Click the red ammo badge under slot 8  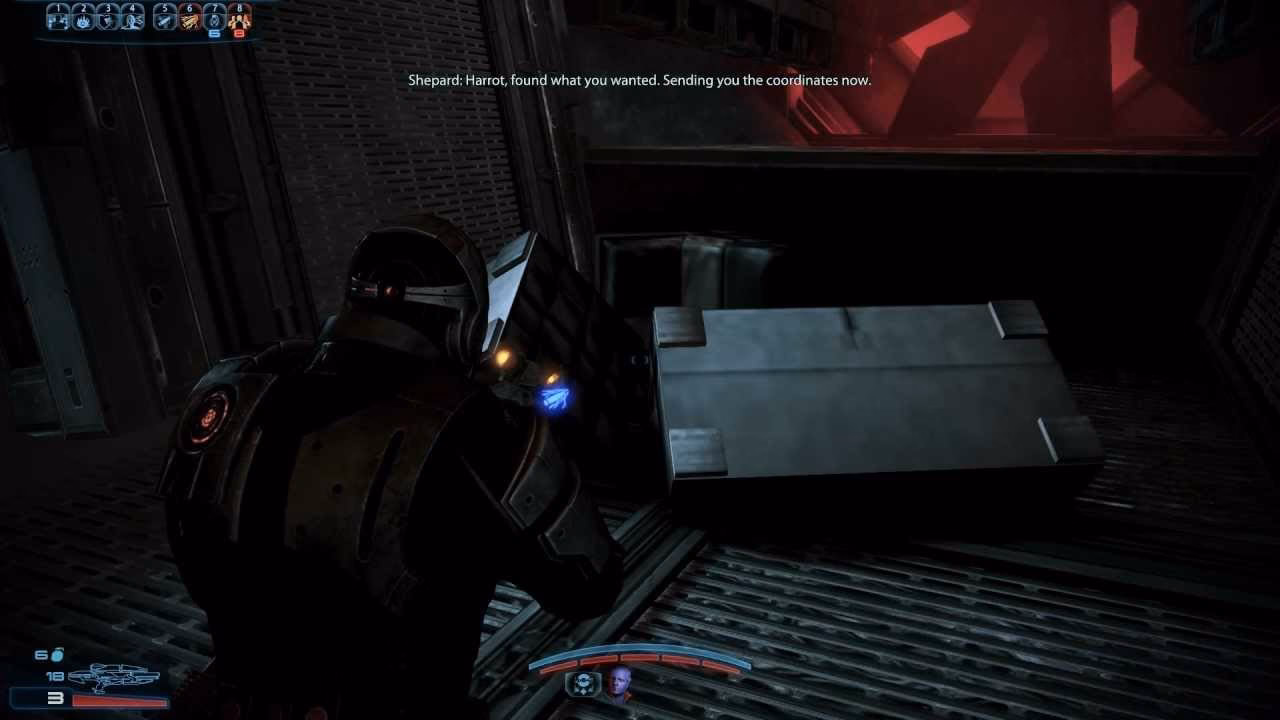tap(241, 33)
